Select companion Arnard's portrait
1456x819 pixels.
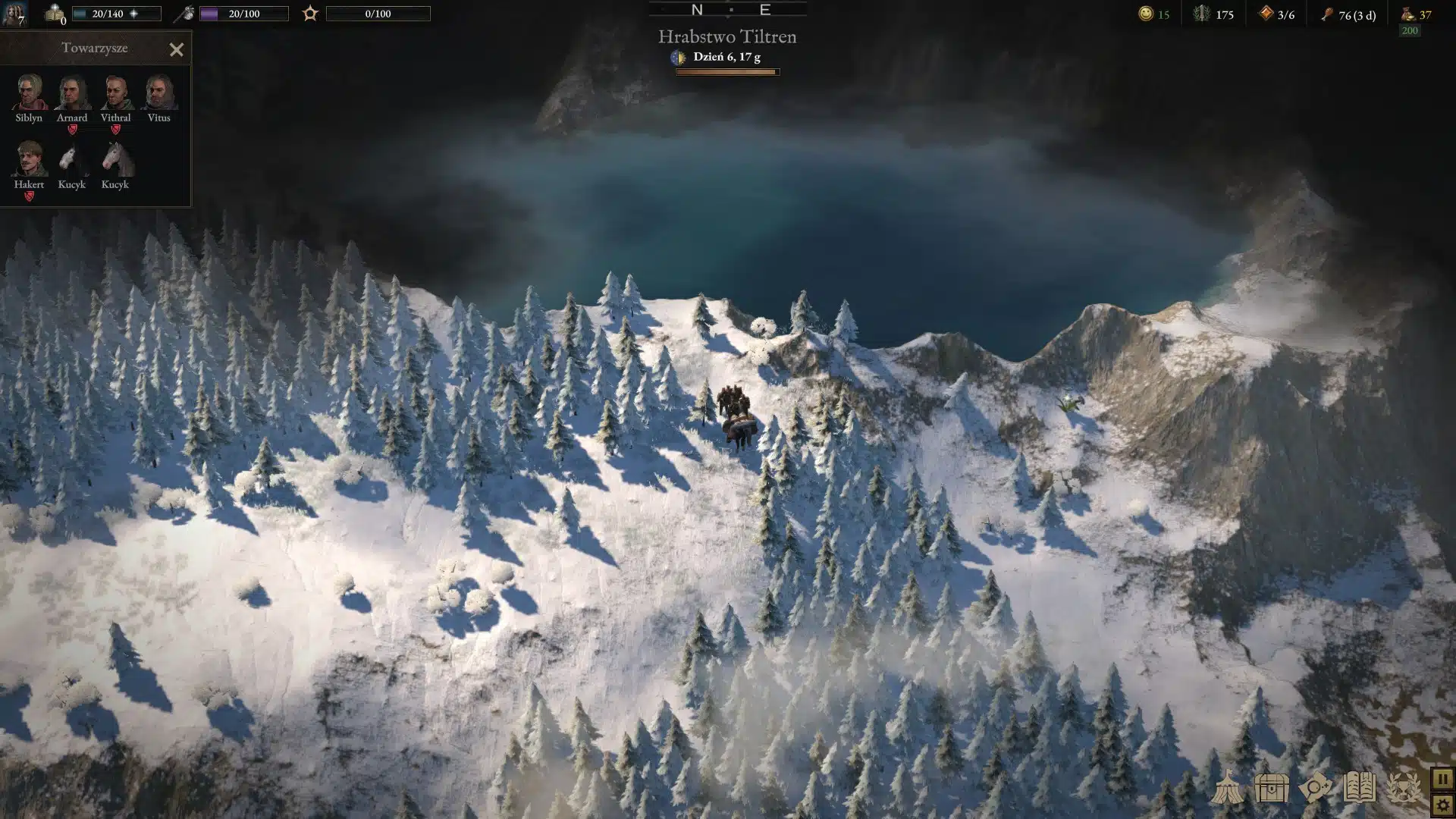[72, 93]
